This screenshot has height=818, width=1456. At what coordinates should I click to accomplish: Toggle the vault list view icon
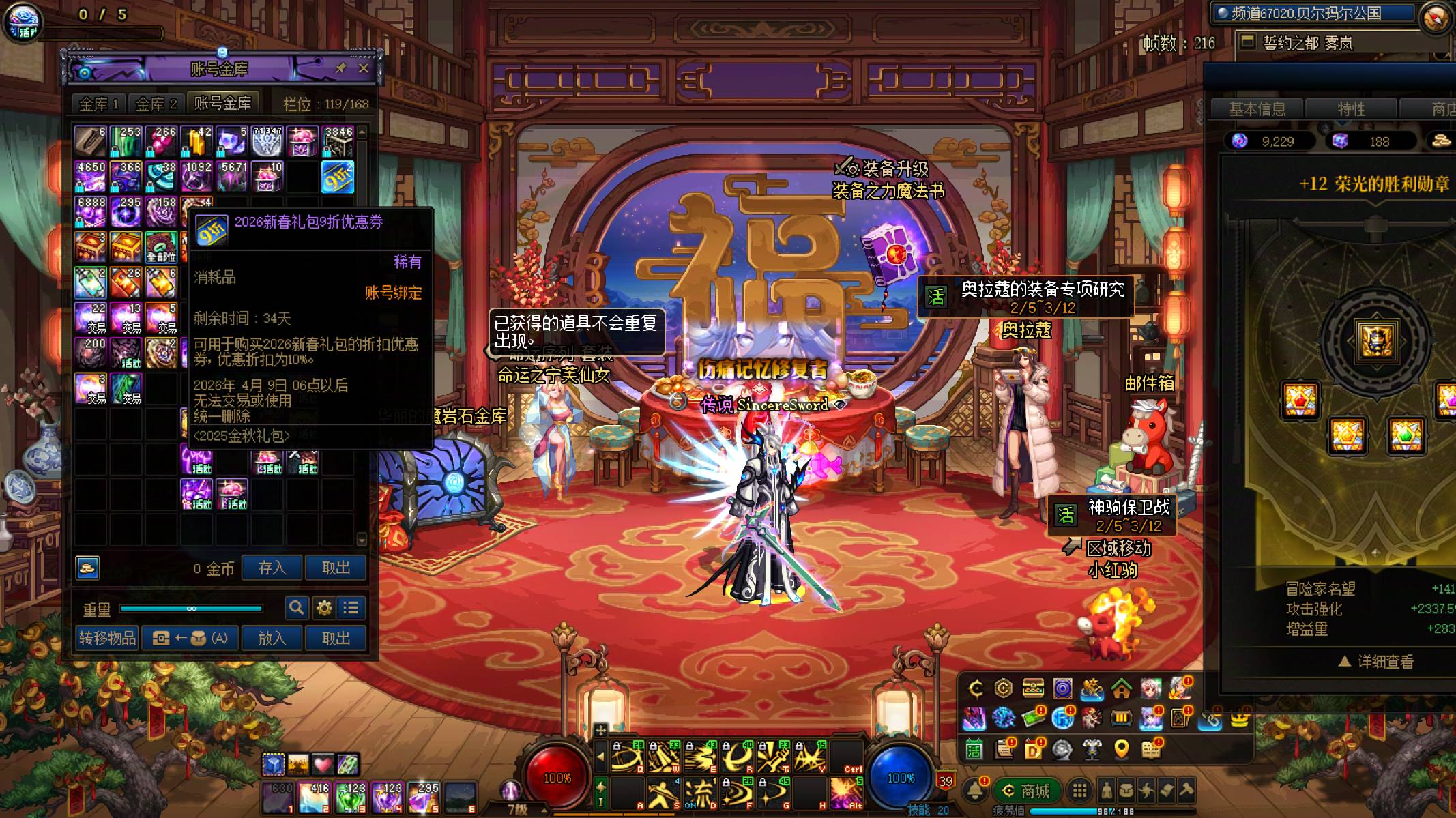click(x=351, y=607)
